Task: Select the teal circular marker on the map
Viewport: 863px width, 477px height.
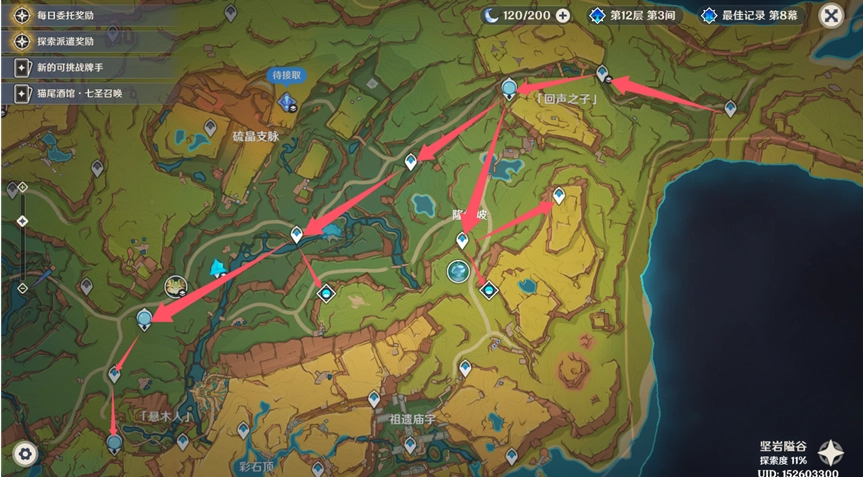Action: point(458,271)
